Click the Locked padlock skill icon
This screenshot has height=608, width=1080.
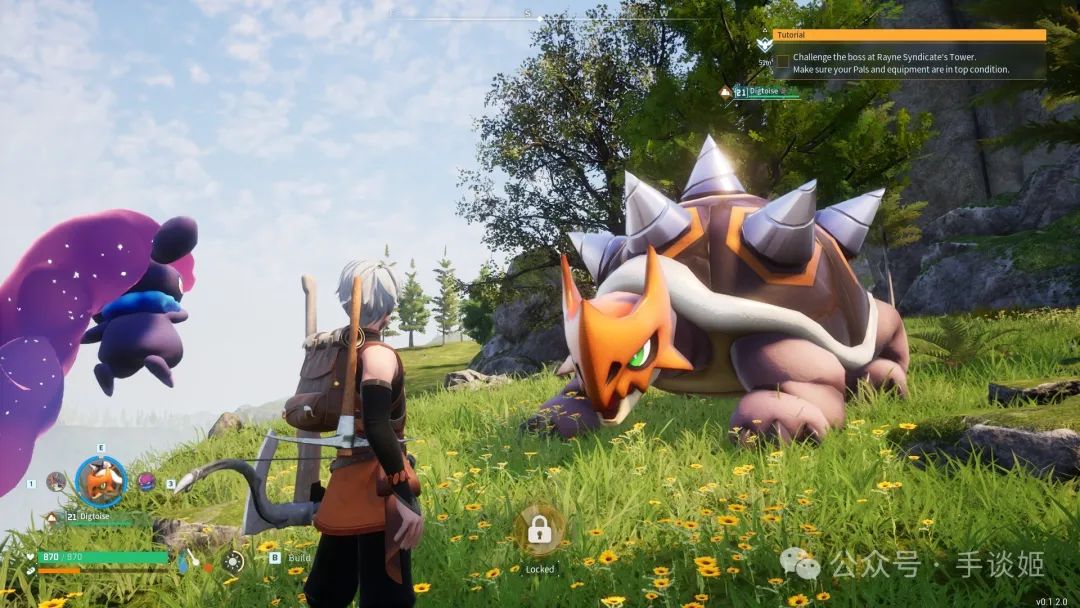(540, 530)
